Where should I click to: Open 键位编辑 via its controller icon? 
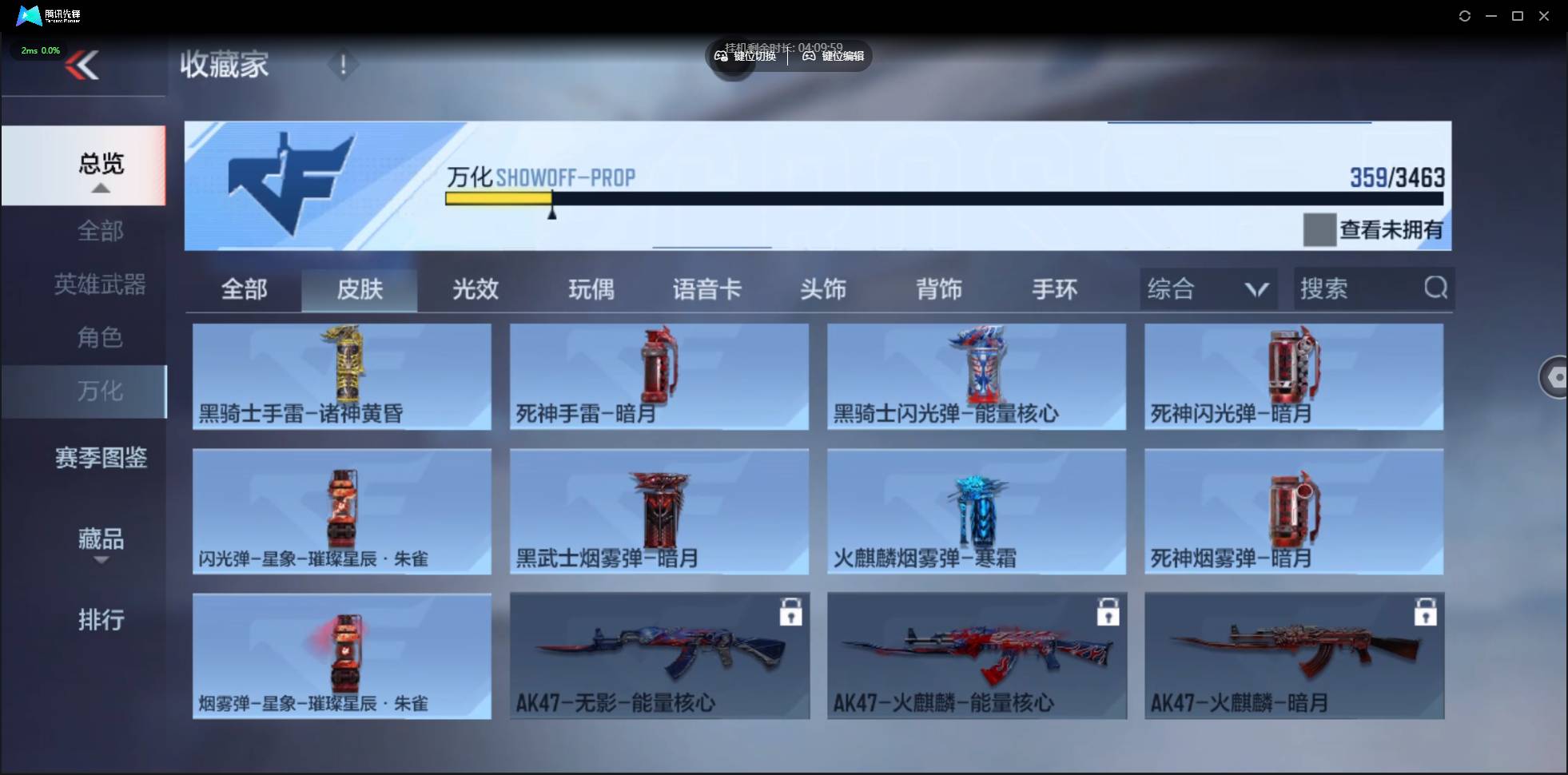[x=810, y=56]
